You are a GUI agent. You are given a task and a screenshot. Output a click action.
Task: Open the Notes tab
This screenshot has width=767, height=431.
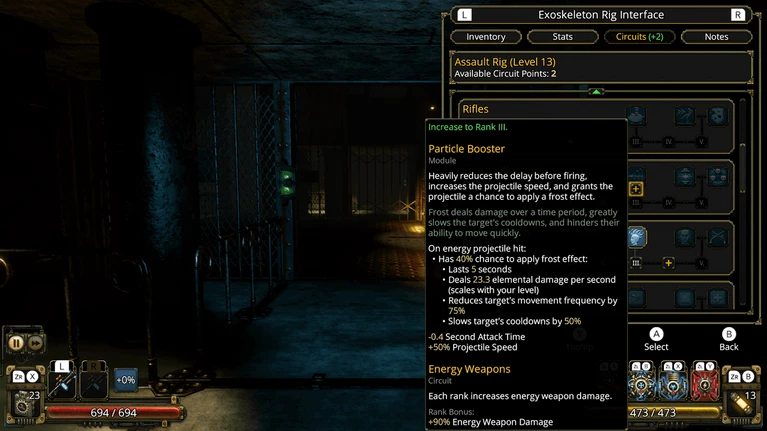pyautogui.click(x=716, y=37)
